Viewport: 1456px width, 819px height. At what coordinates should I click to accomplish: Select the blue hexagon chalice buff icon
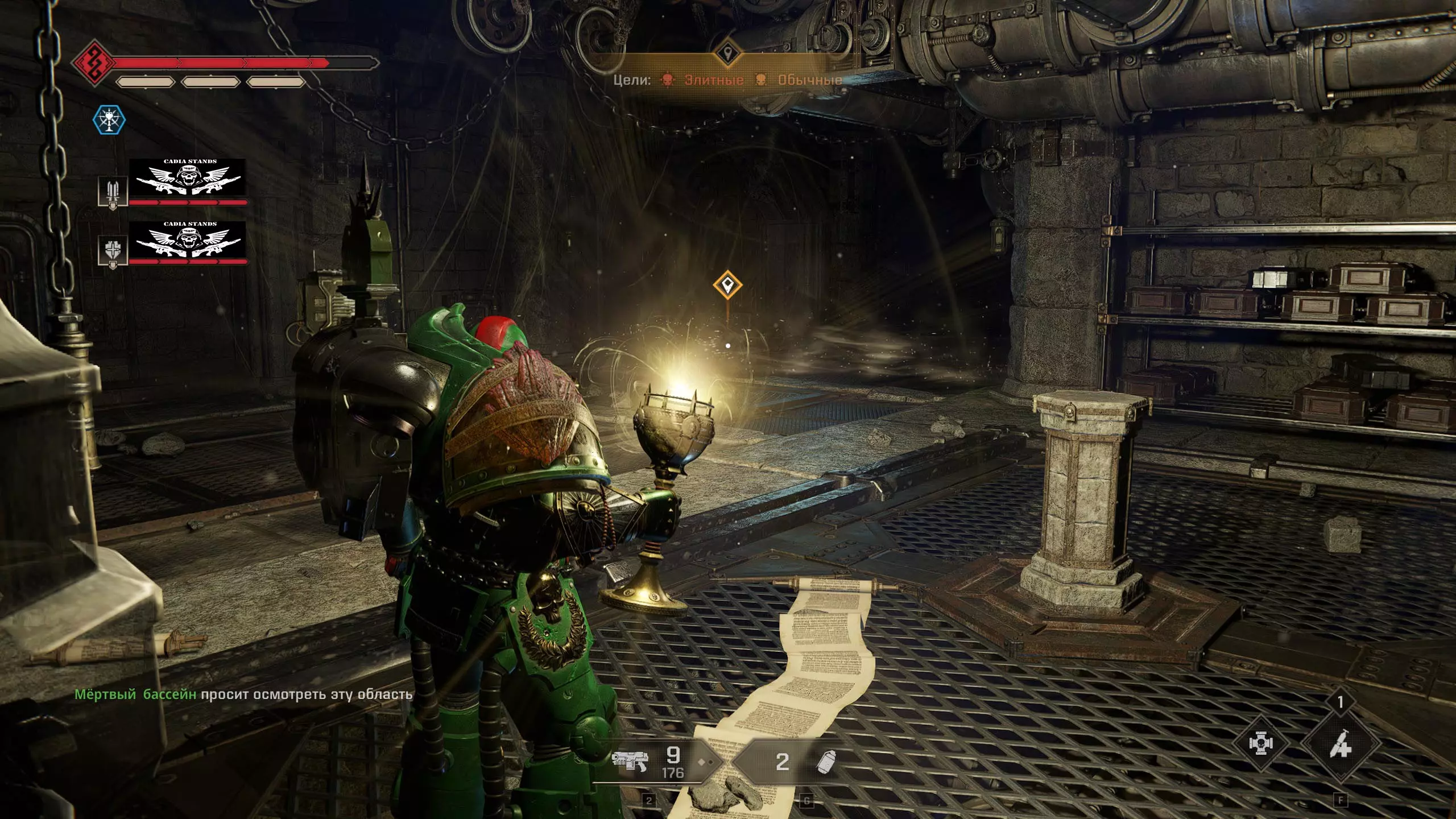[109, 120]
